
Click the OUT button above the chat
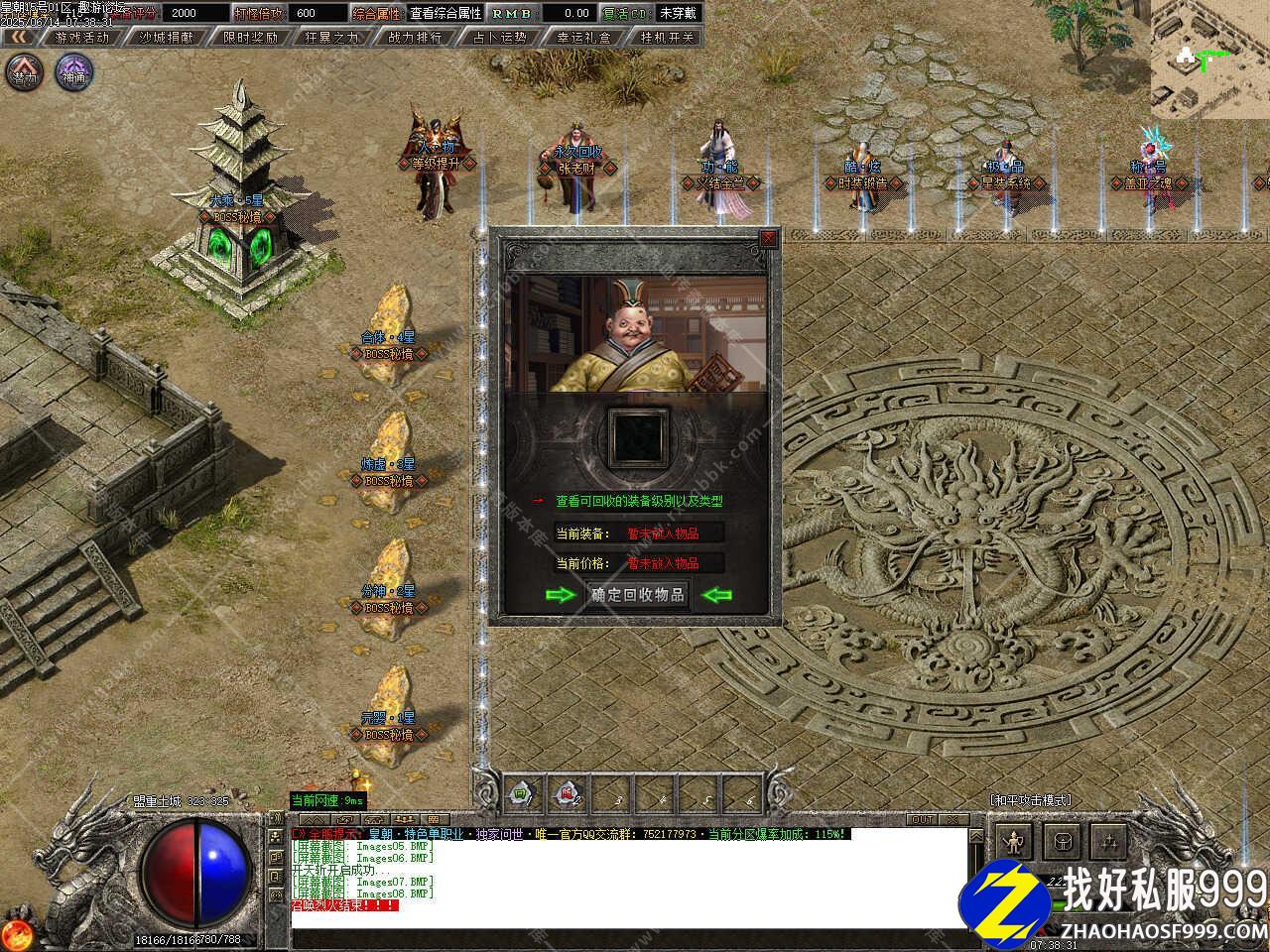tap(922, 820)
